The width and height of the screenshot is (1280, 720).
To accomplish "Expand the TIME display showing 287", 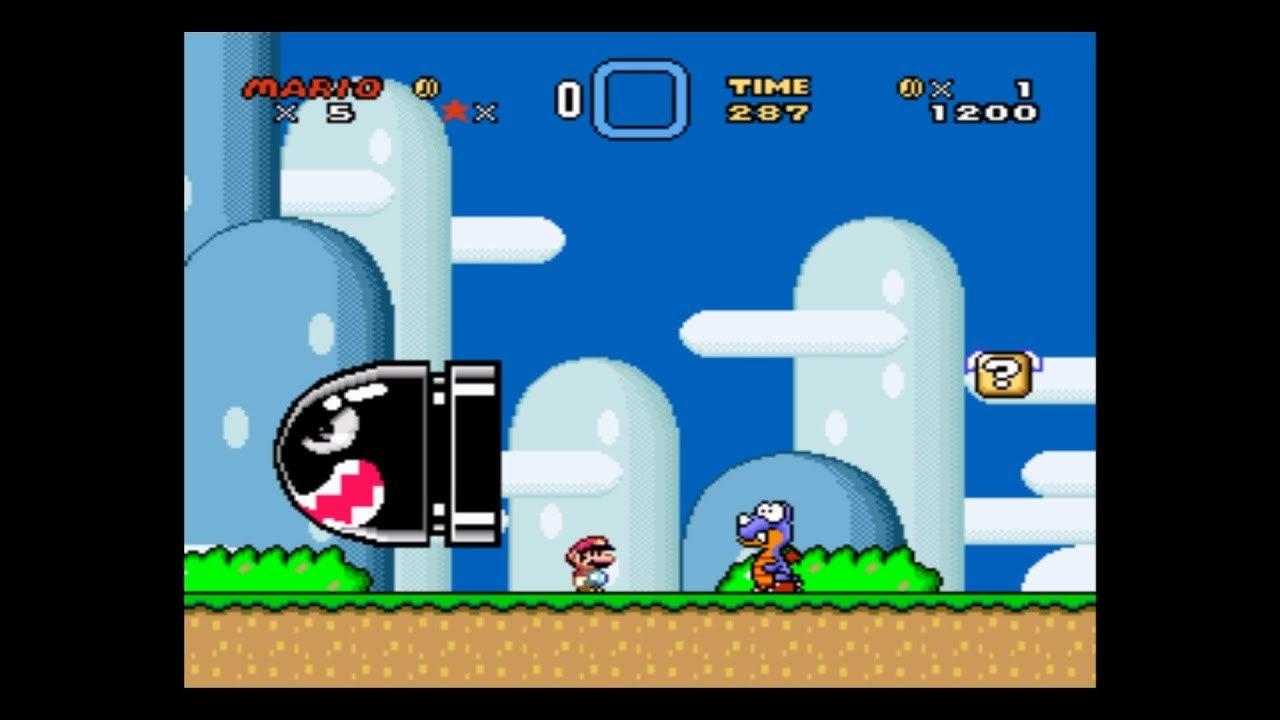I will (764, 100).
